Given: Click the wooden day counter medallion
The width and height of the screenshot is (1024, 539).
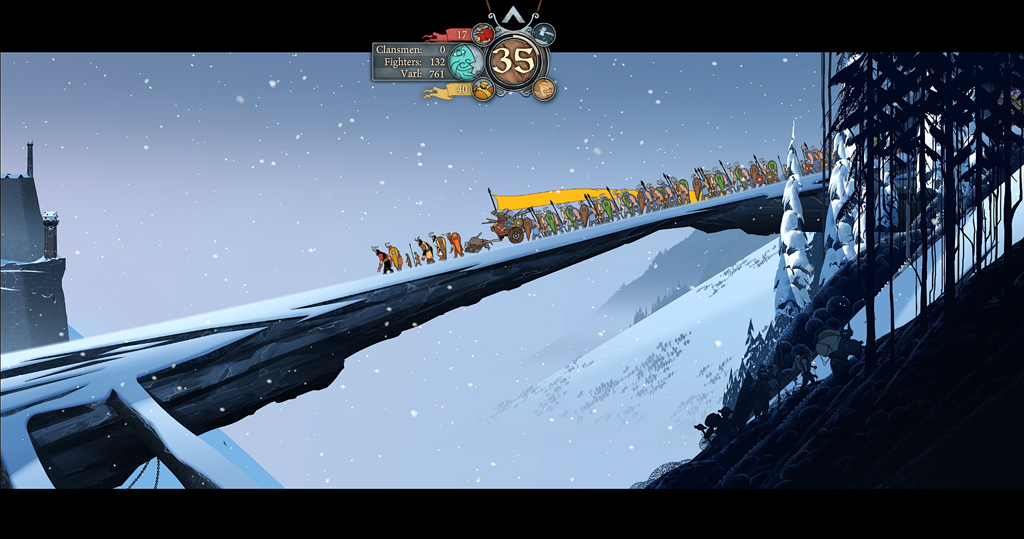Looking at the screenshot, I should [514, 61].
